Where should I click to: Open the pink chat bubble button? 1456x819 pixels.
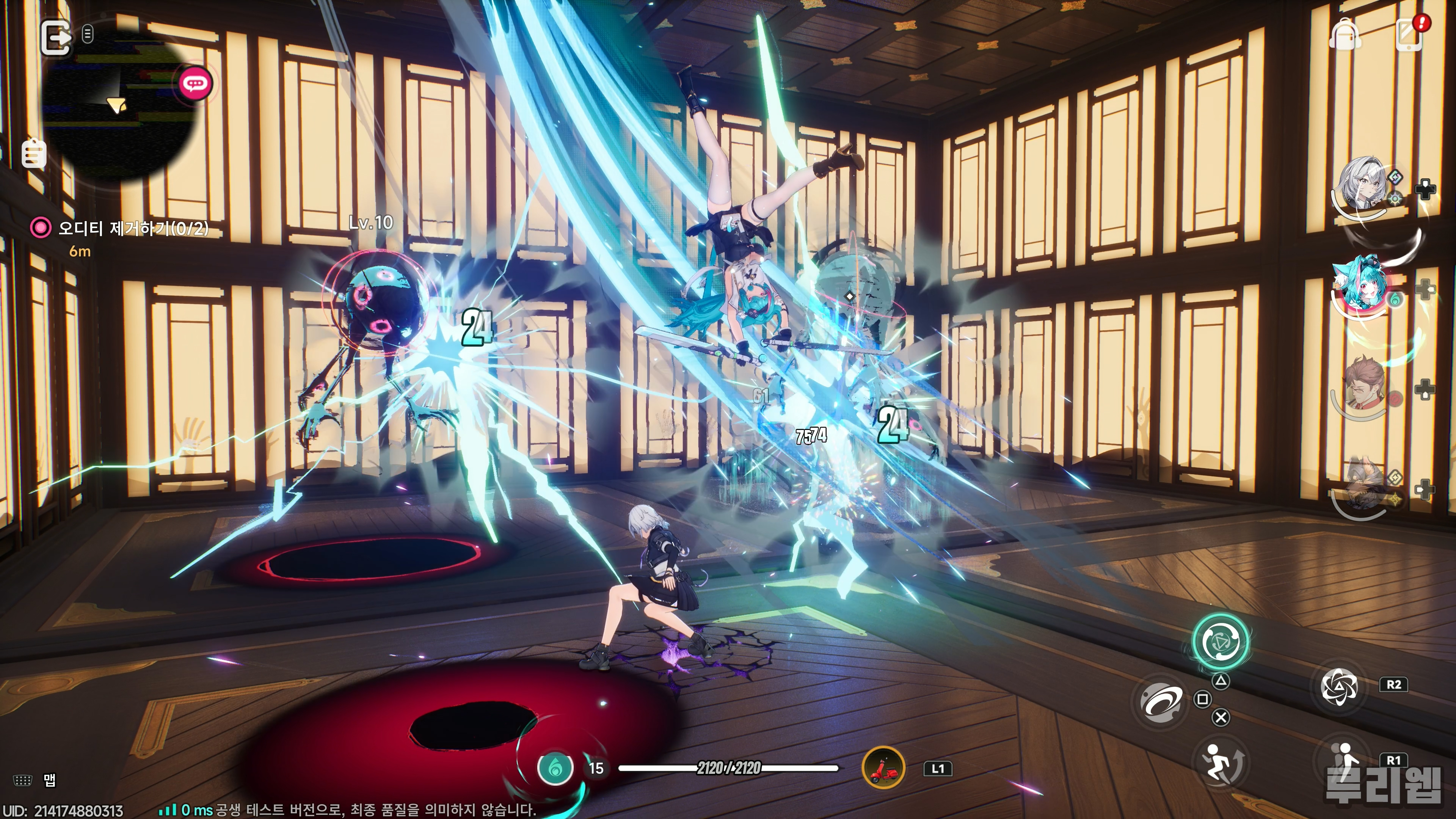click(196, 84)
